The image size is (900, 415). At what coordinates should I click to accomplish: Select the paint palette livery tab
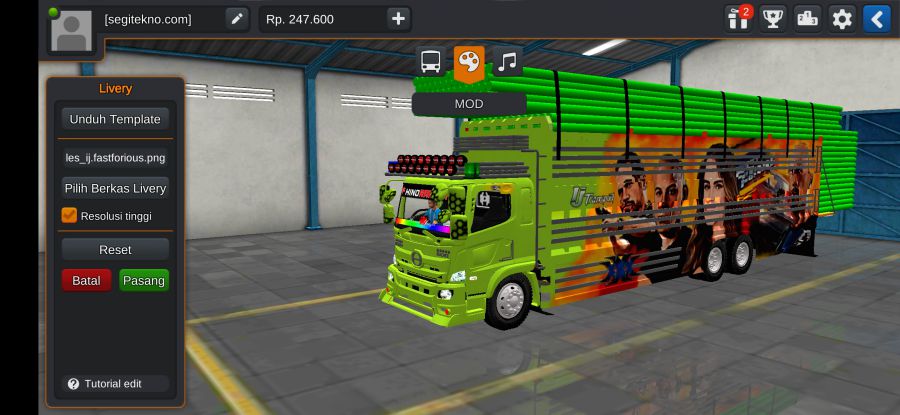pos(468,62)
